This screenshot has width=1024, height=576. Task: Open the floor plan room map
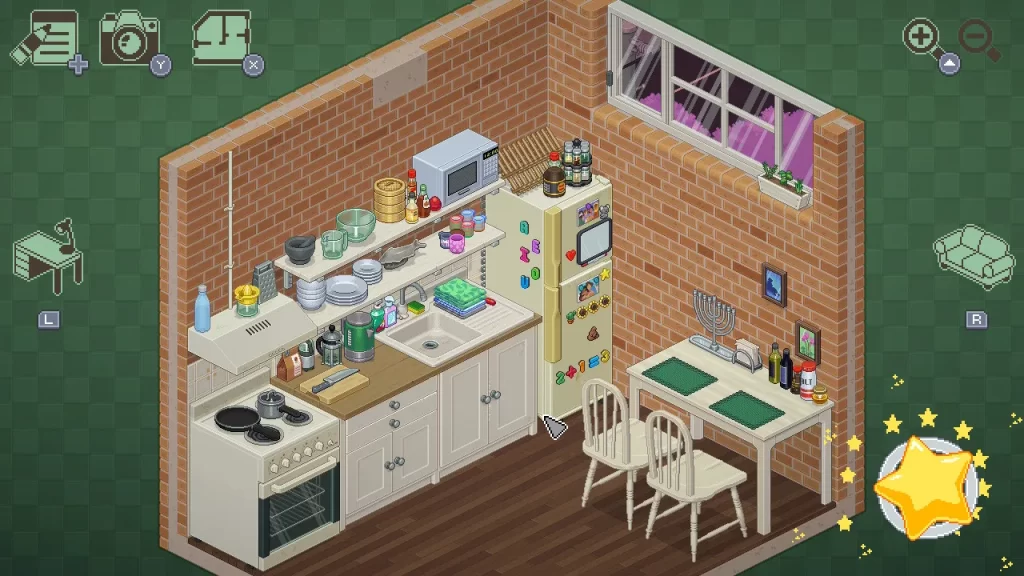(222, 38)
